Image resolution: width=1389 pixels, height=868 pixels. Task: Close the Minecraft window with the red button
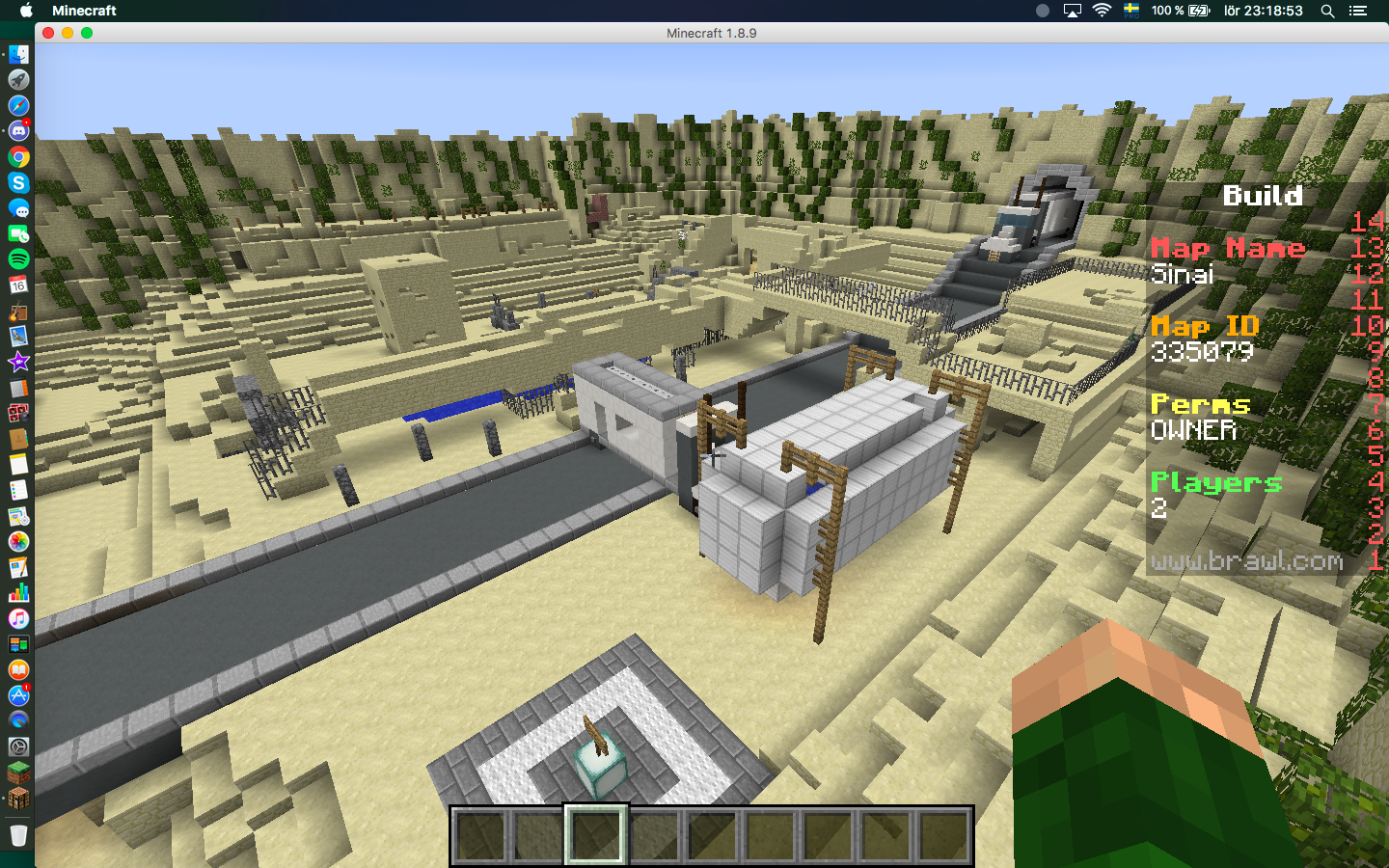[48, 33]
